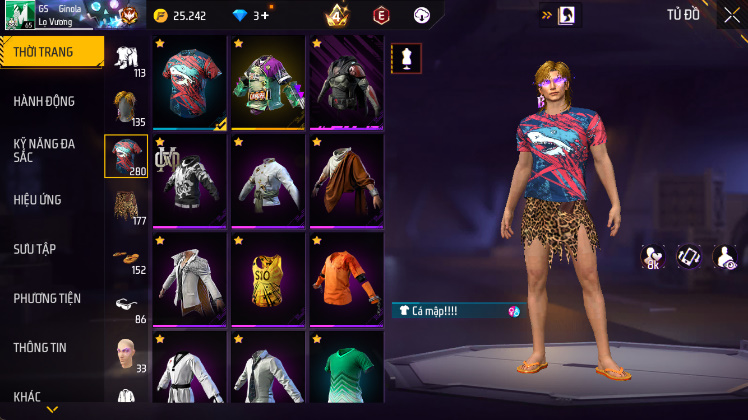Screen dimensions: 748x420
Task: Switch to the PHƯƠNG TIỆN tab
Action: tap(46, 298)
